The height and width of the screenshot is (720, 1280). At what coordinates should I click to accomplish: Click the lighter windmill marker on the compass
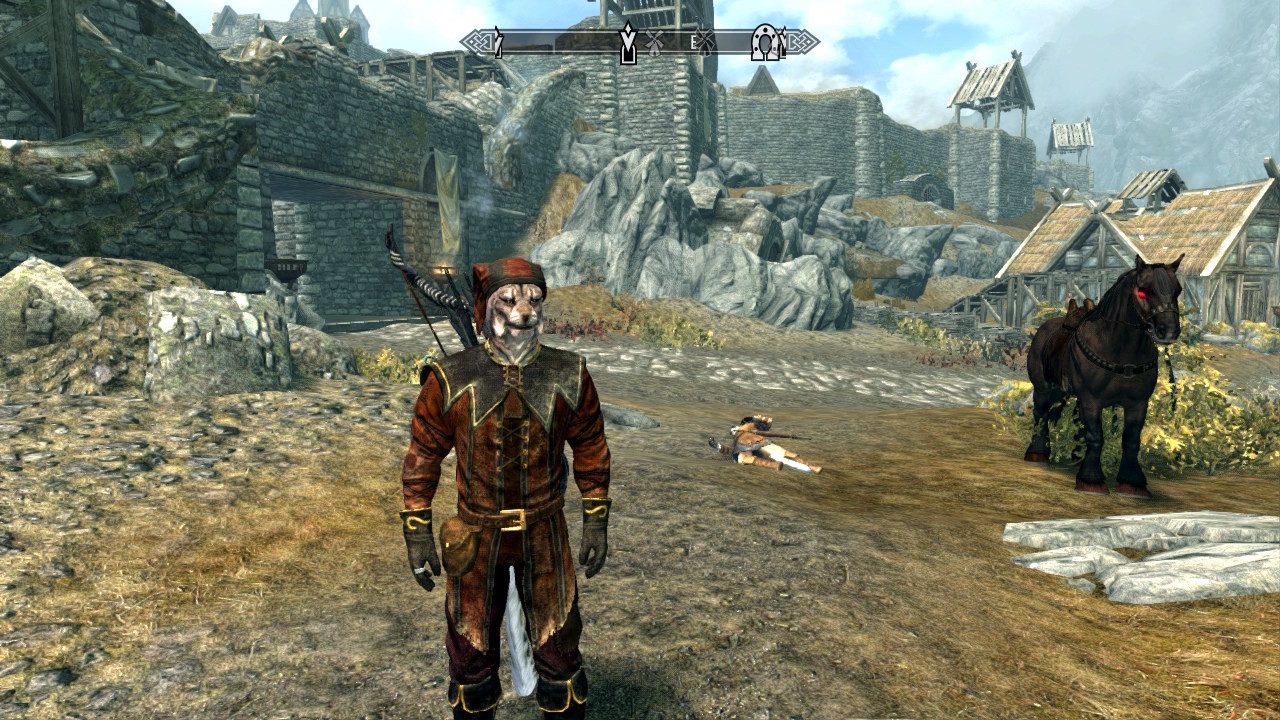coord(655,43)
